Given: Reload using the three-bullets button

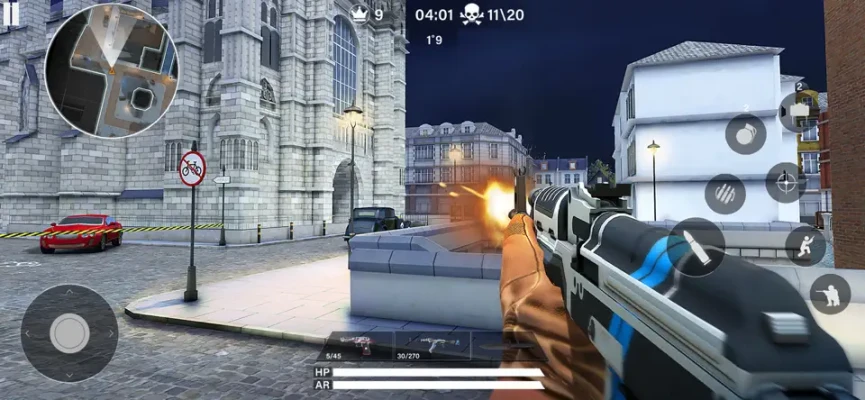Looking at the screenshot, I should (x=725, y=193).
